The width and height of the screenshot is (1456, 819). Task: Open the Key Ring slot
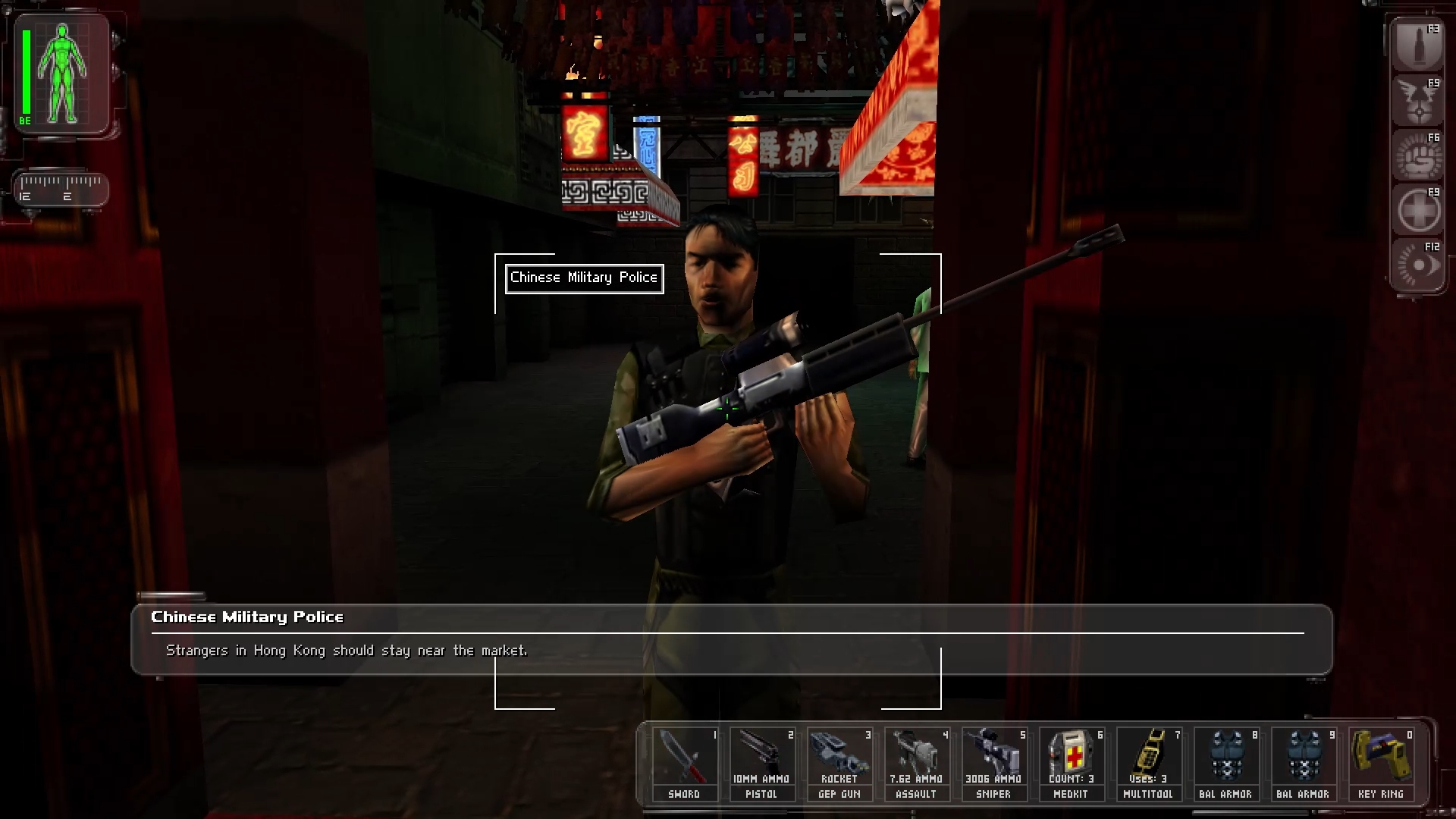[x=1380, y=764]
